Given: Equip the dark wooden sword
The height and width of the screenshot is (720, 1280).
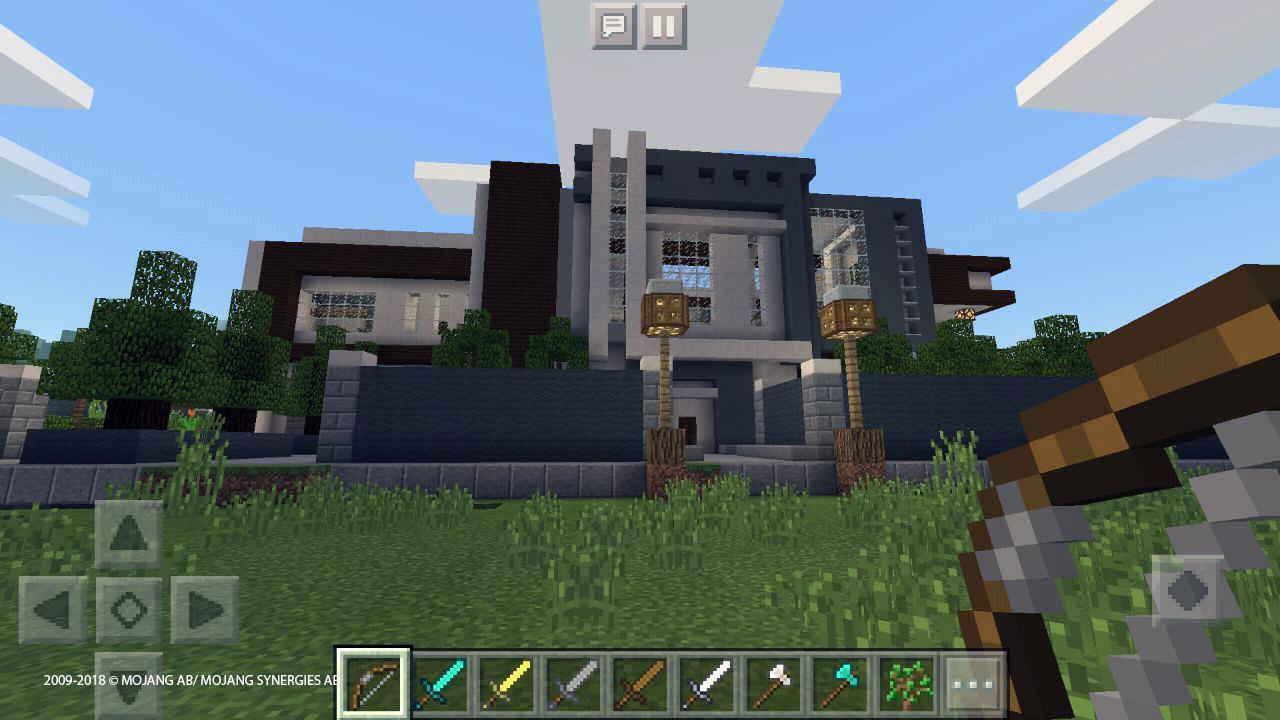Looking at the screenshot, I should pos(640,683).
